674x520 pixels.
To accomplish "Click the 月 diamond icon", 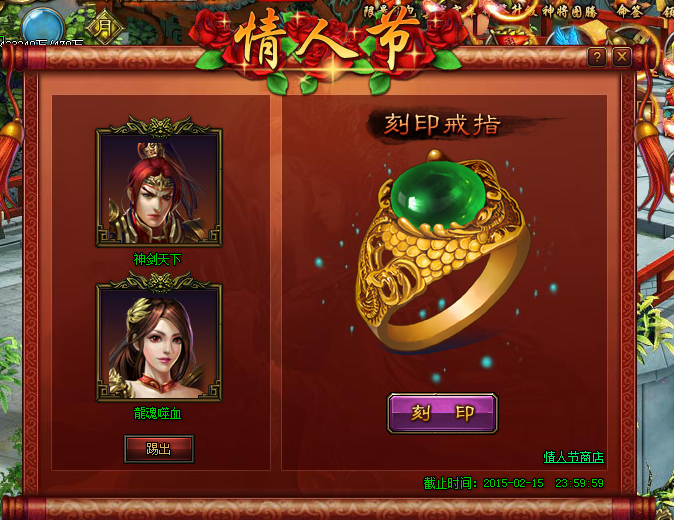I will (105, 26).
